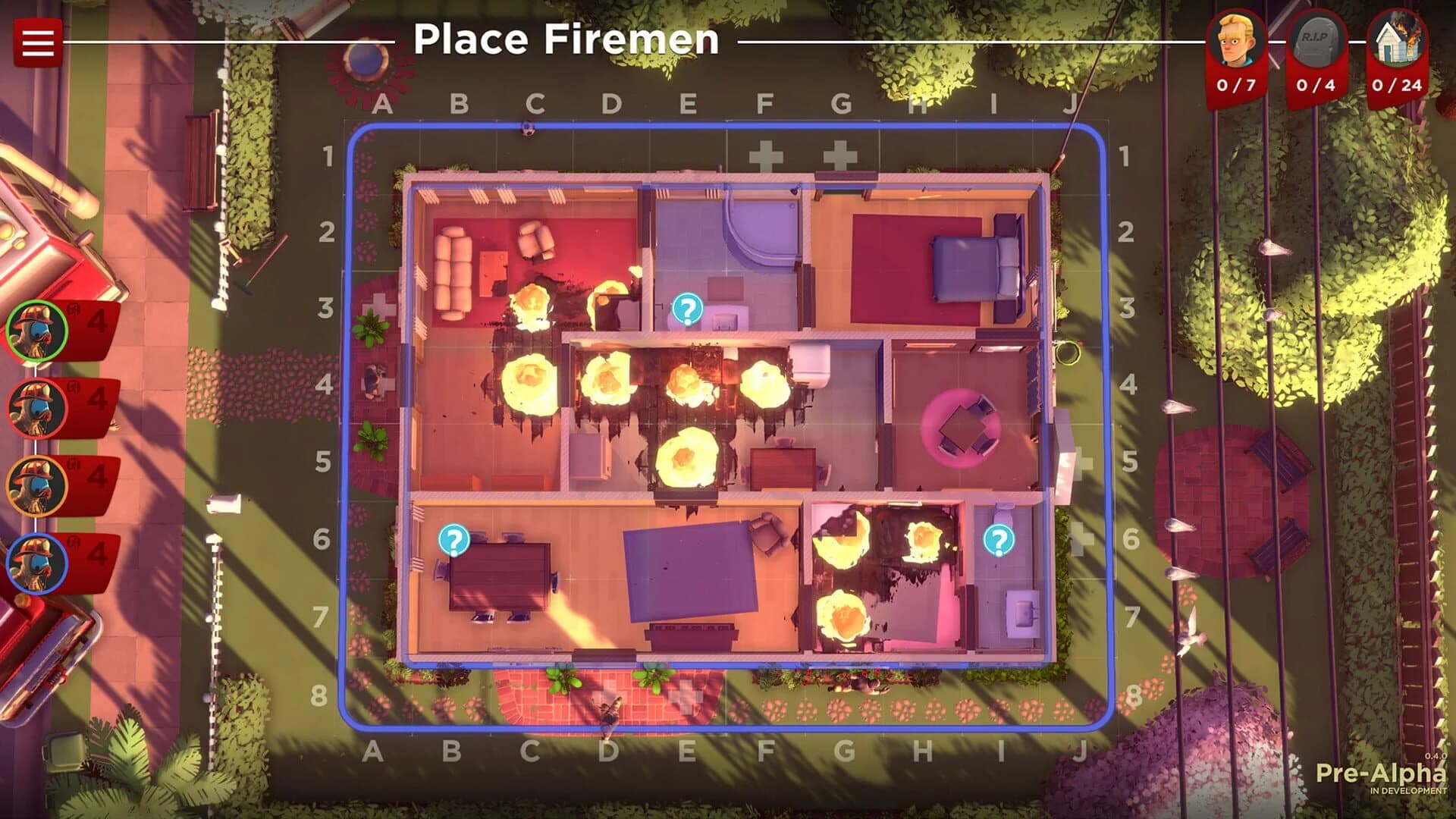Reveal the question mark token near dining table
Image resolution: width=1456 pixels, height=819 pixels.
453,541
